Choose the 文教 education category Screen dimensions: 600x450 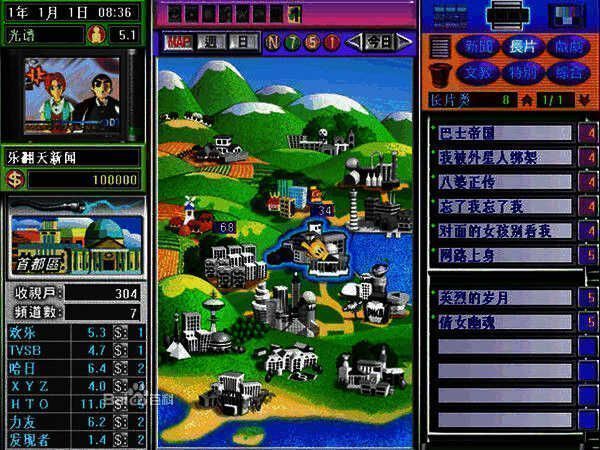477,72
